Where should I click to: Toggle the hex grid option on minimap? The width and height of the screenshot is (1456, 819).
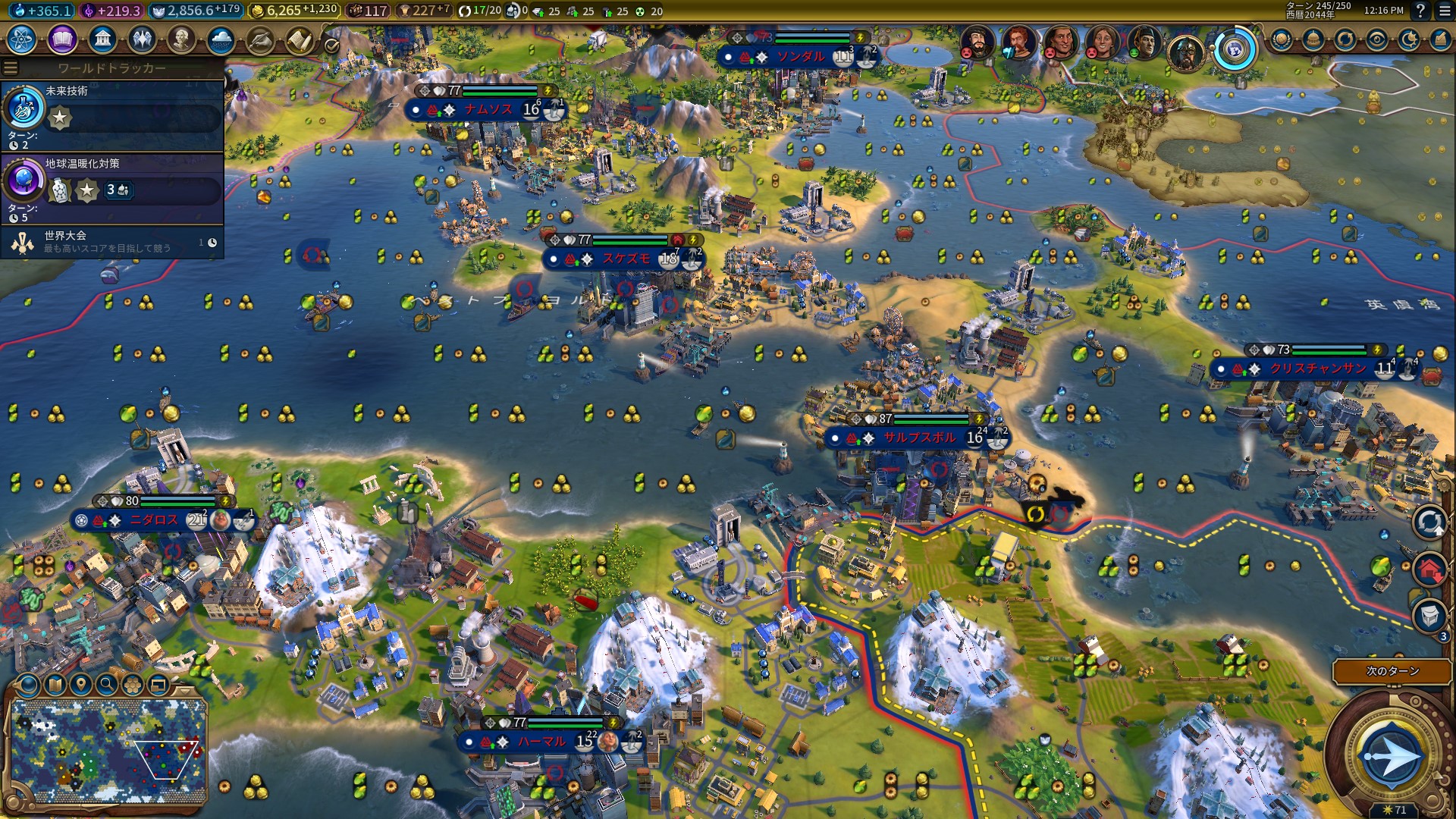[x=133, y=686]
